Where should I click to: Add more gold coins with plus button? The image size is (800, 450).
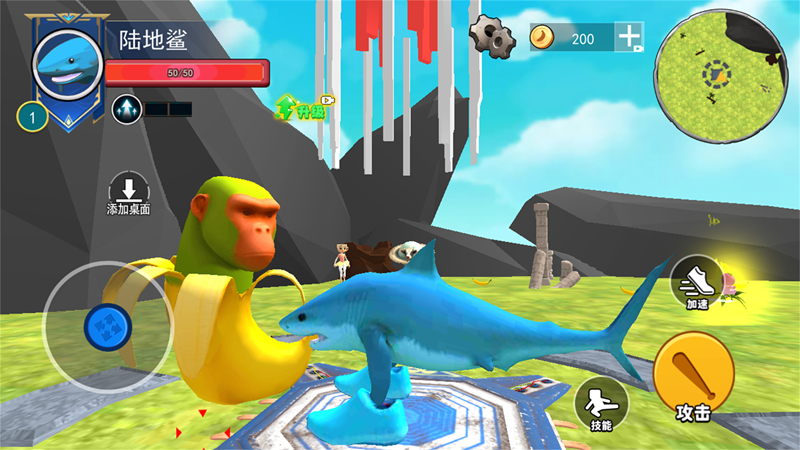pos(630,38)
